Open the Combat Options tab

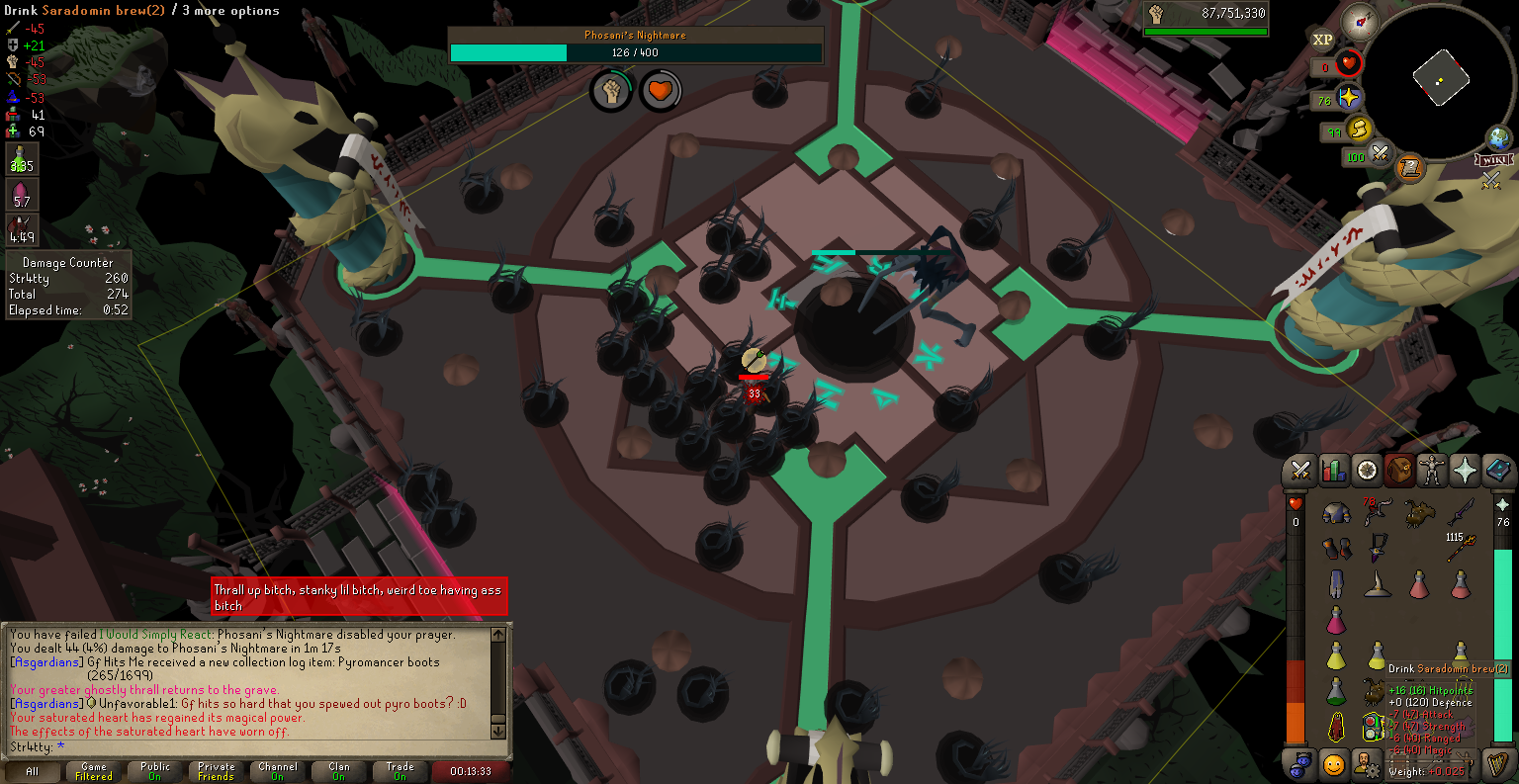[x=1300, y=471]
